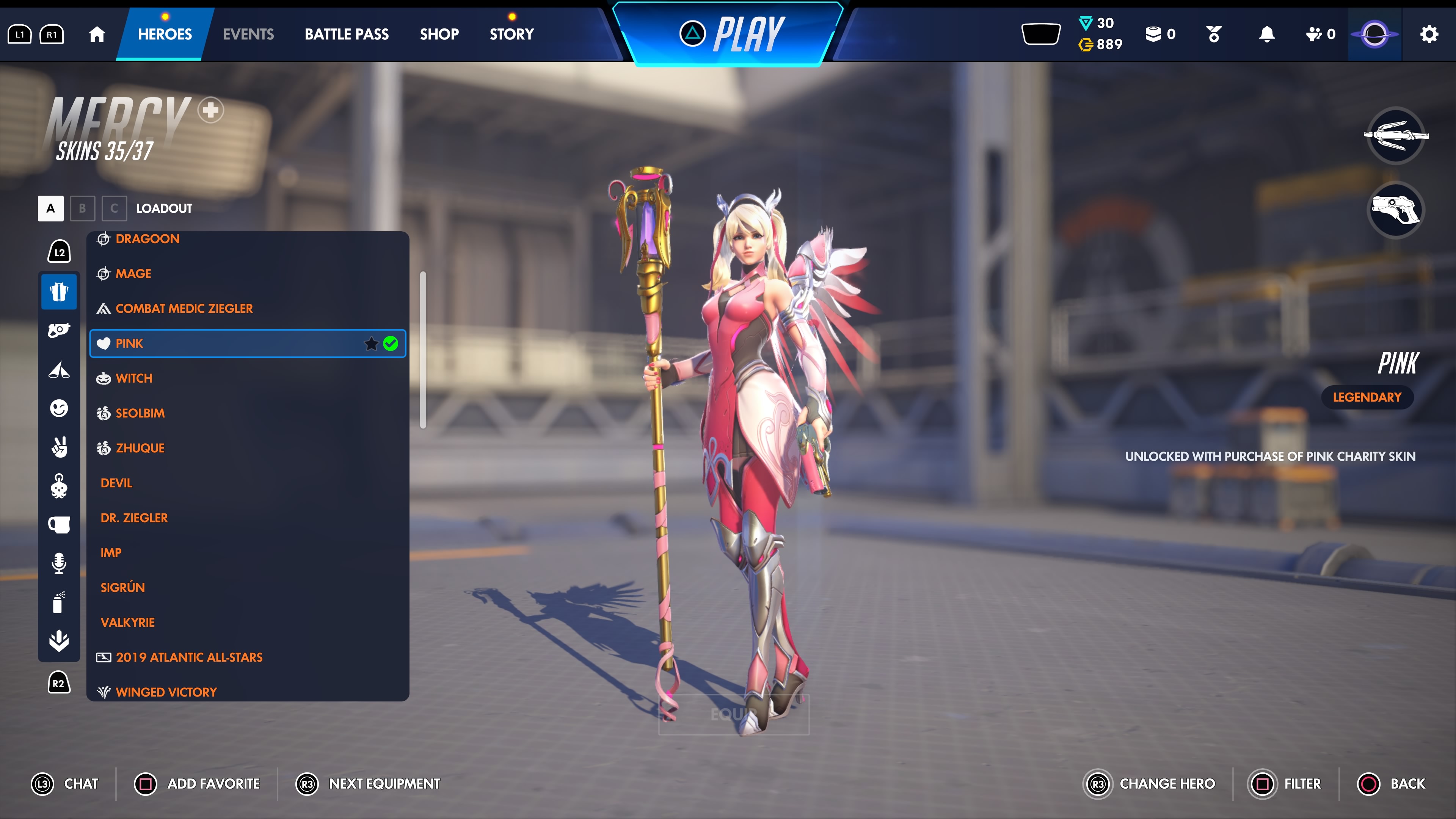Viewport: 1456px width, 819px height.
Task: Return to the home screen icon
Action: pos(97,35)
